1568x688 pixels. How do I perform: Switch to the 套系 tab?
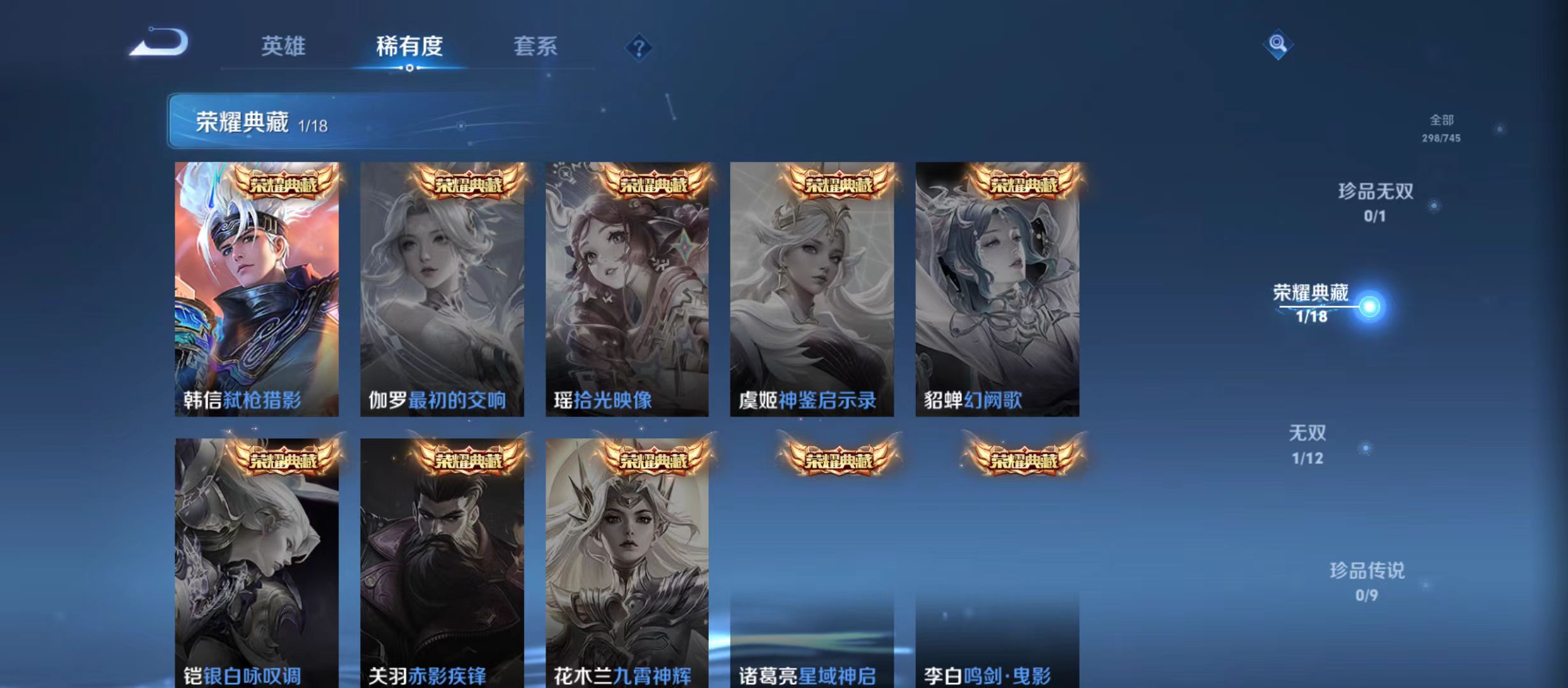coord(535,47)
